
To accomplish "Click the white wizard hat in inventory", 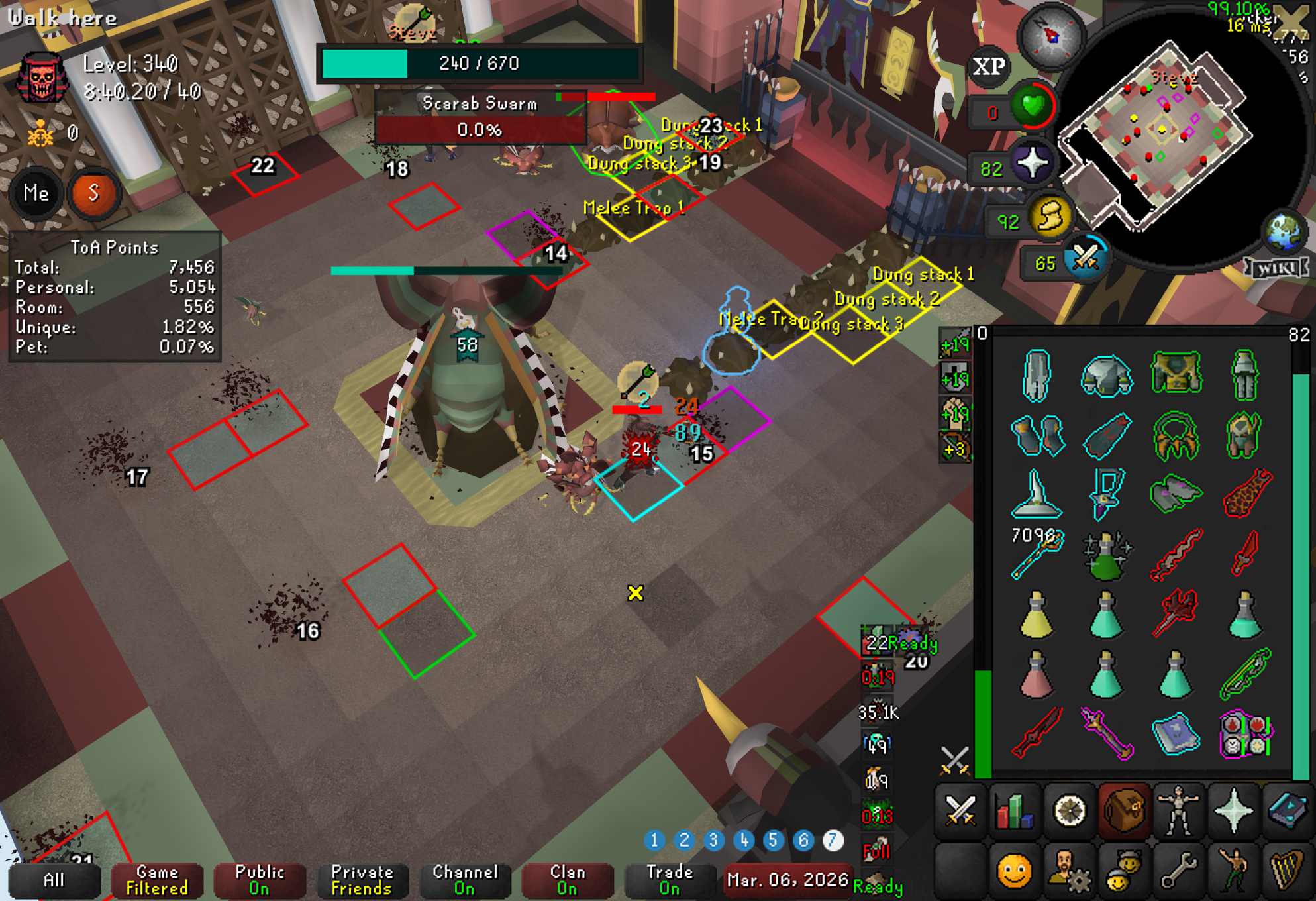I will coord(1037,495).
